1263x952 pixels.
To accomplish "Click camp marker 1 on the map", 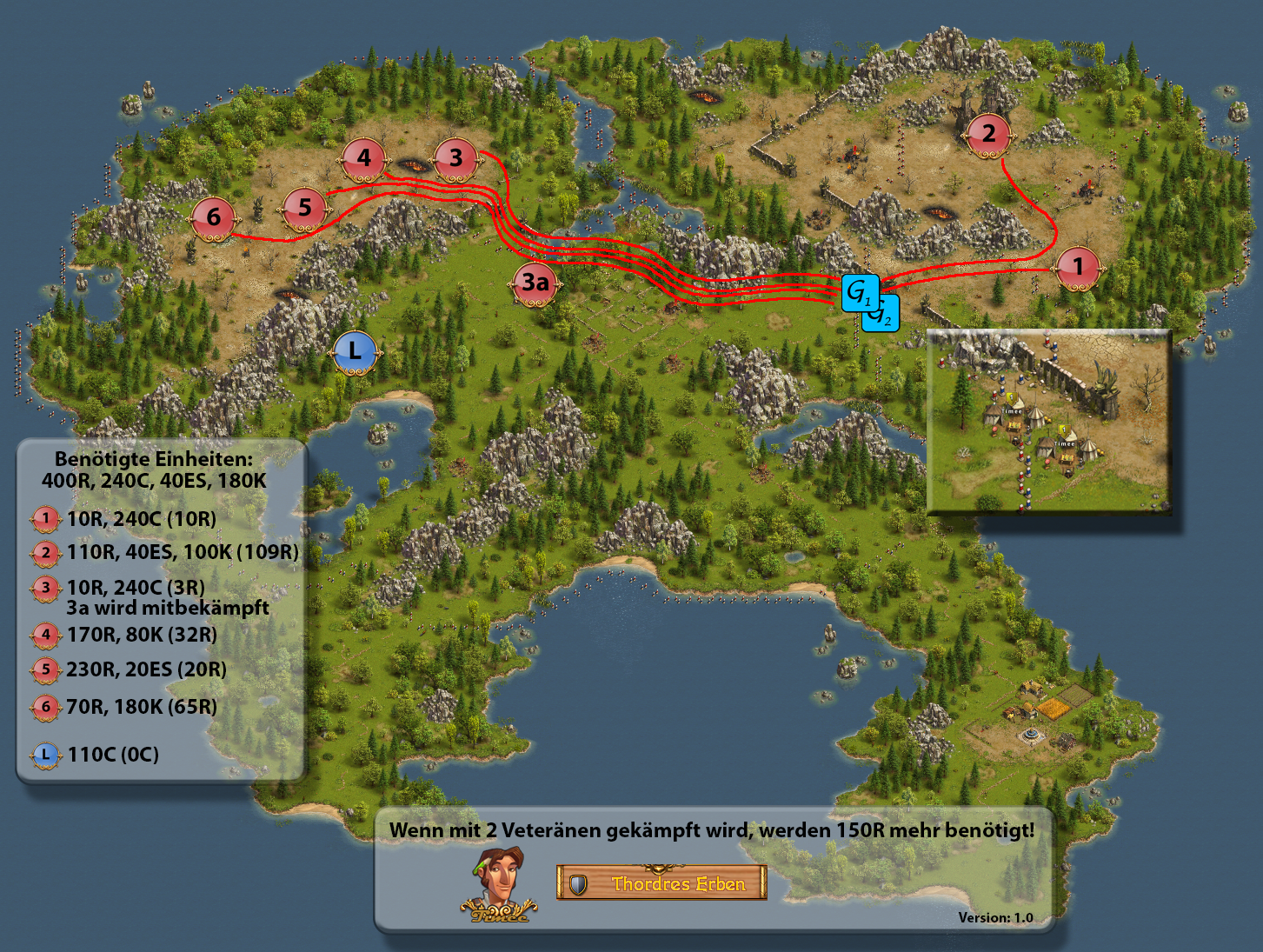I will [1078, 267].
